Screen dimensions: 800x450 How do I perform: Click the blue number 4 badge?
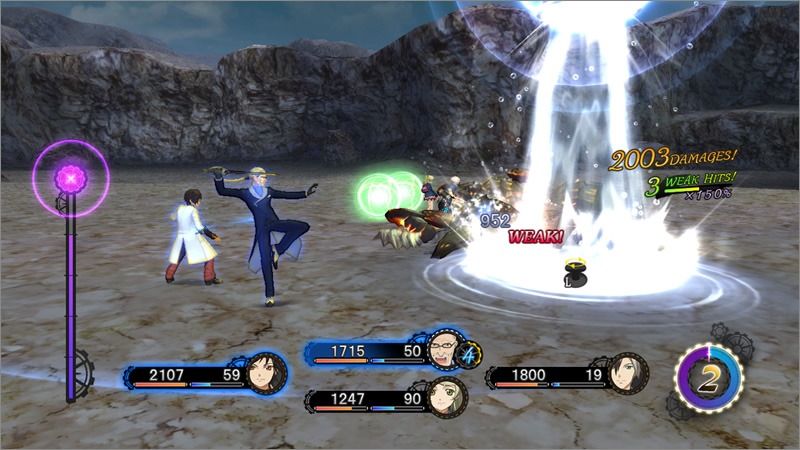click(470, 353)
